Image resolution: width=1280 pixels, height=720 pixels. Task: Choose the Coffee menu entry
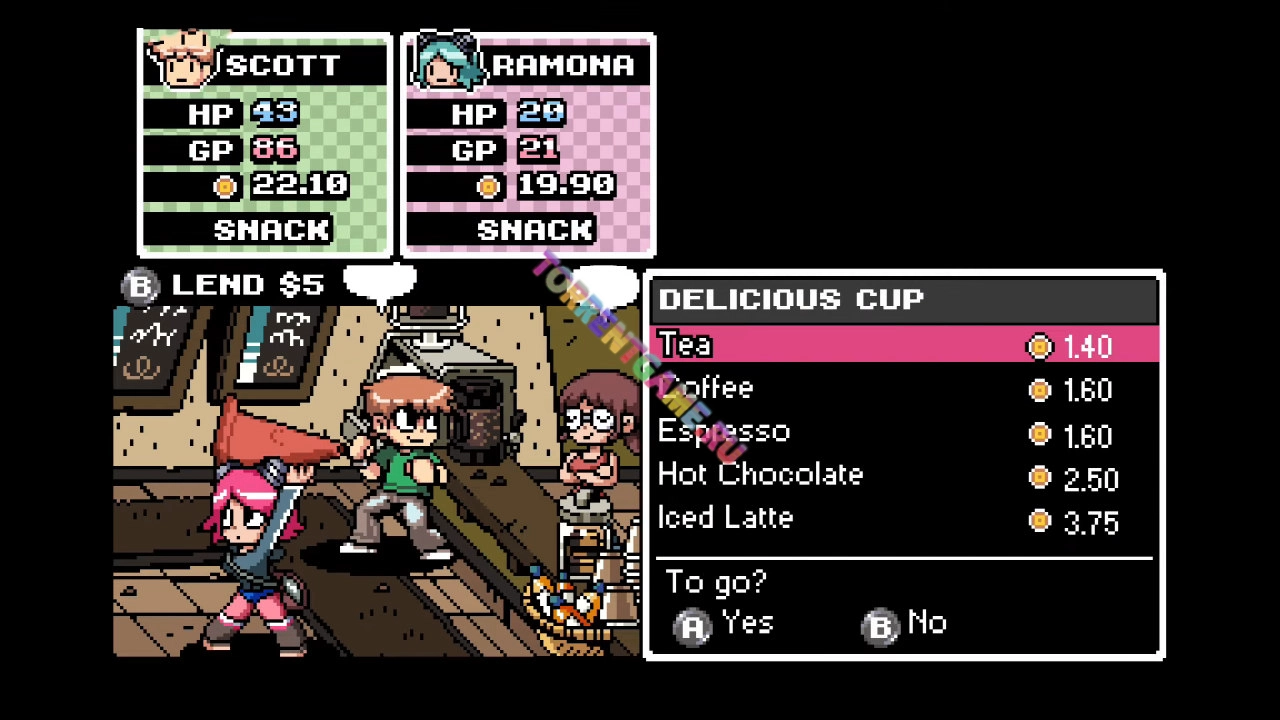[x=706, y=389]
